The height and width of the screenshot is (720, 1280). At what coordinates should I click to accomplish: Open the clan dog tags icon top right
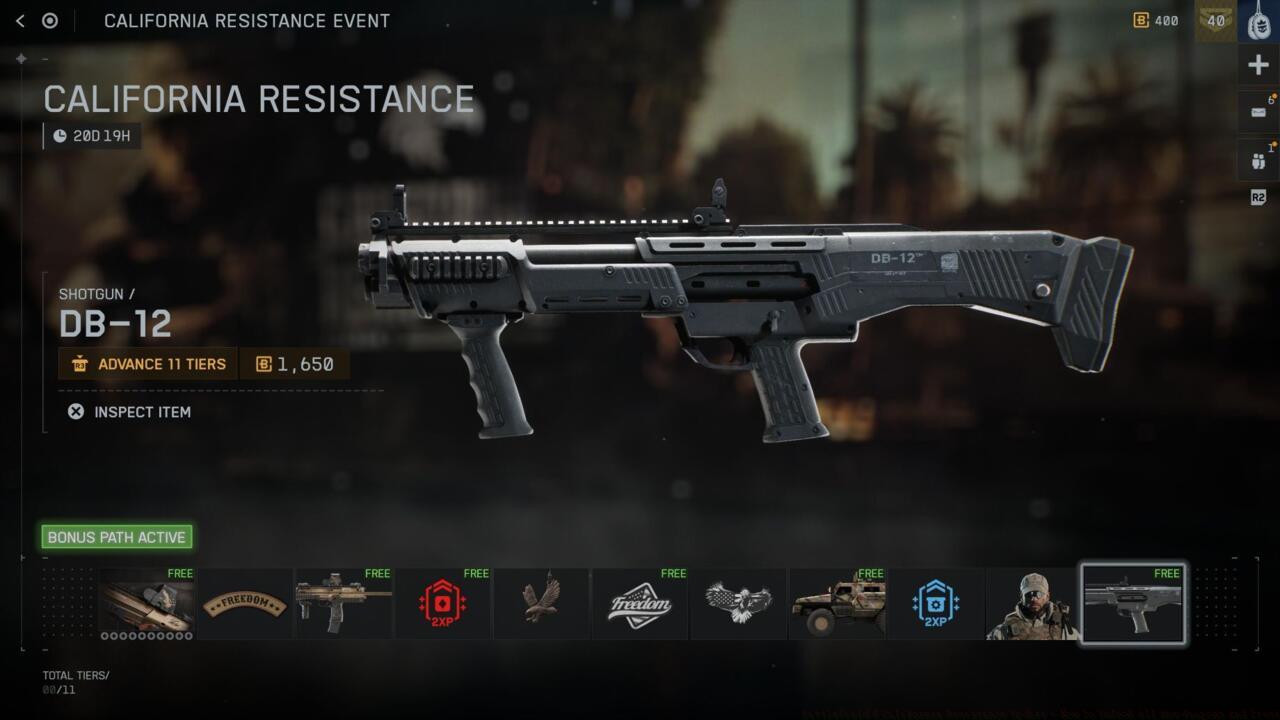pos(1258,20)
